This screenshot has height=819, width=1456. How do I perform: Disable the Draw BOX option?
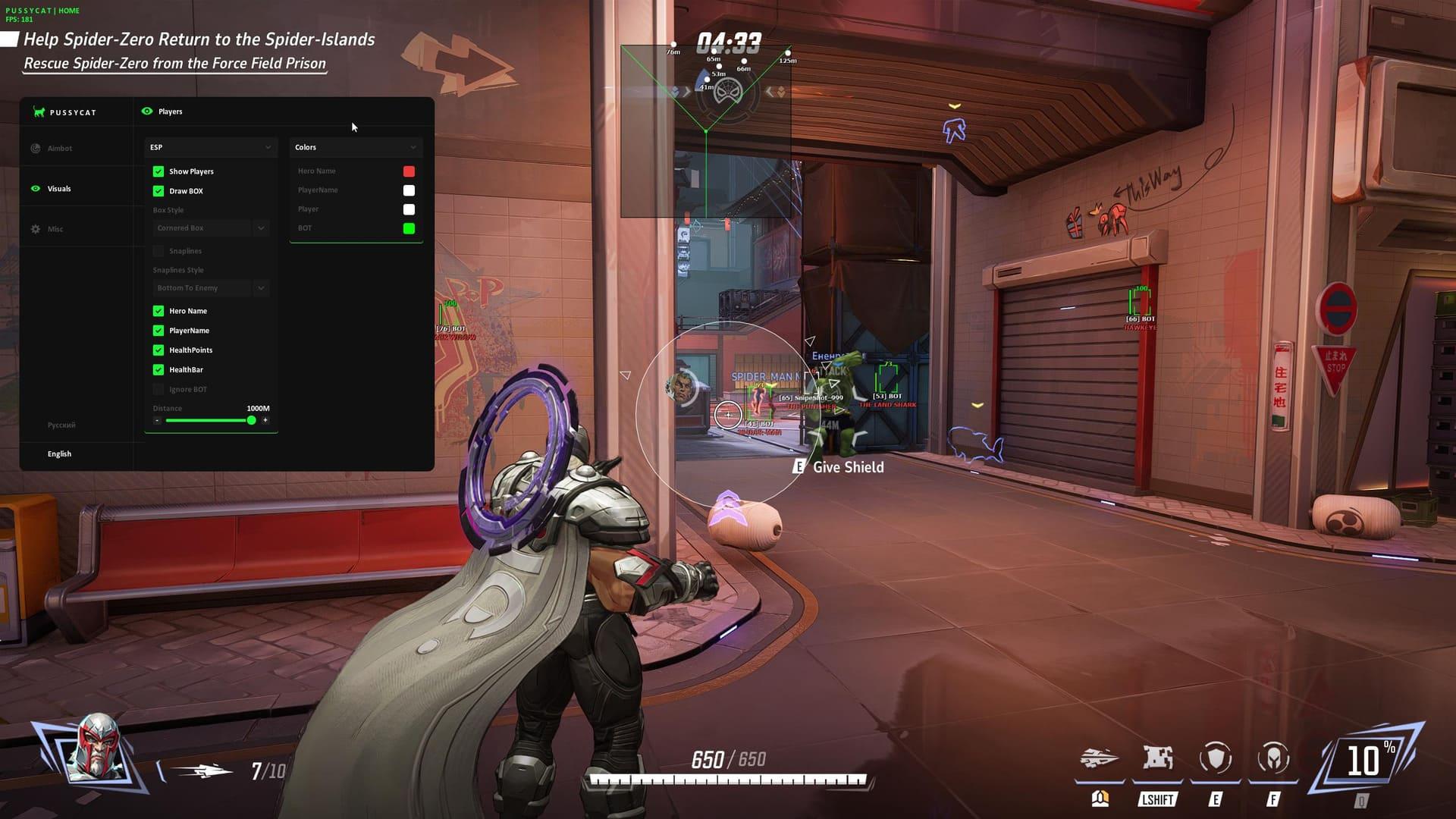158,191
